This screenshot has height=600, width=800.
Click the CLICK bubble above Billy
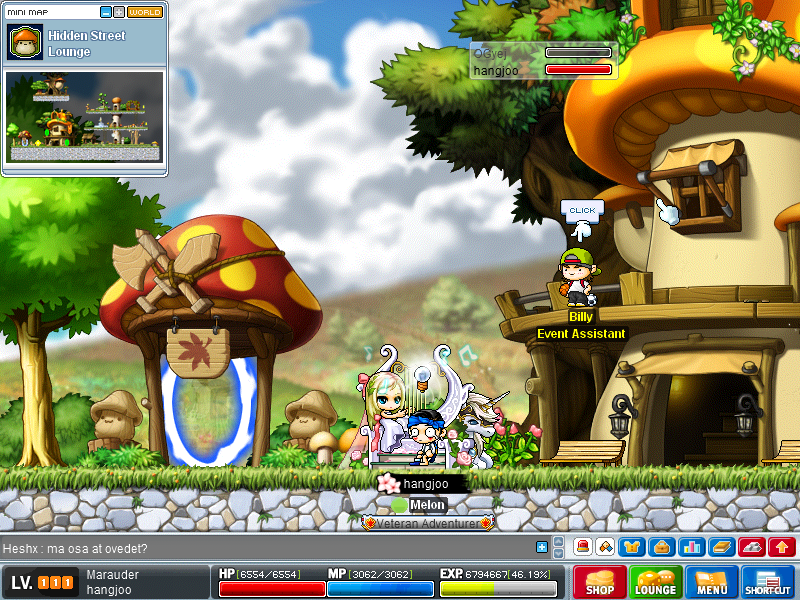click(582, 211)
